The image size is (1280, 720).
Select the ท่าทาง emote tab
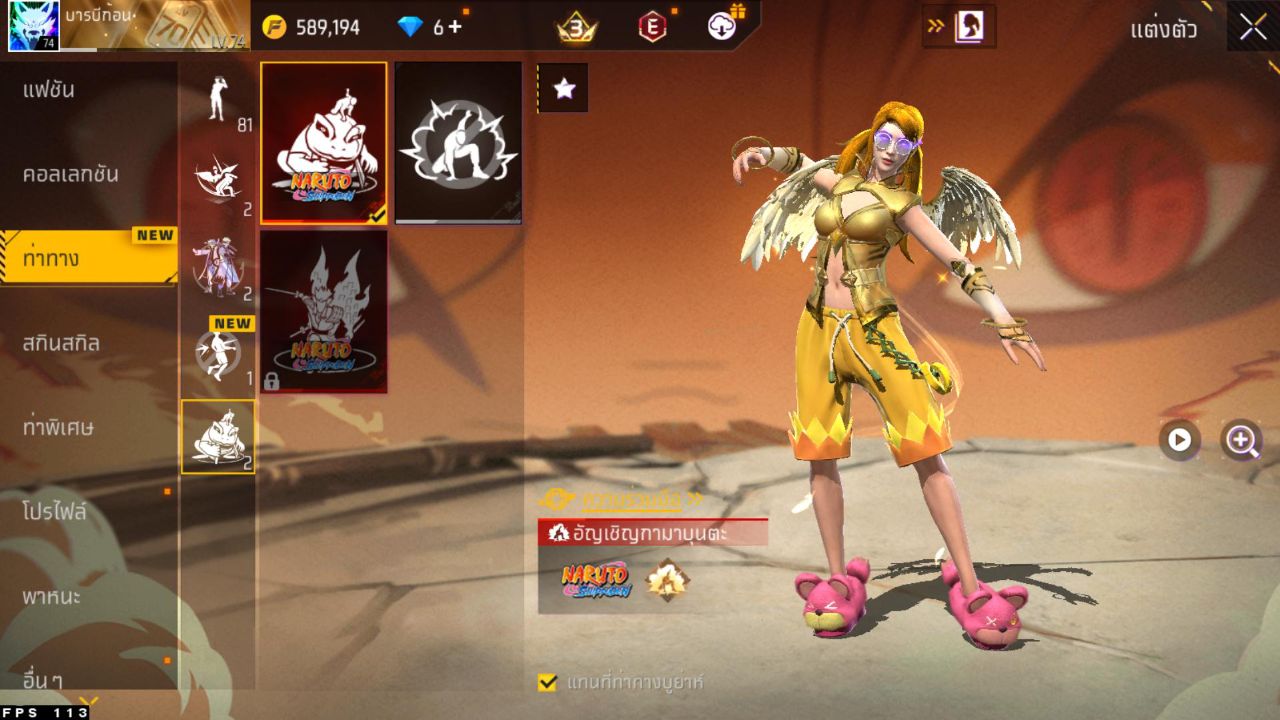pos(88,258)
